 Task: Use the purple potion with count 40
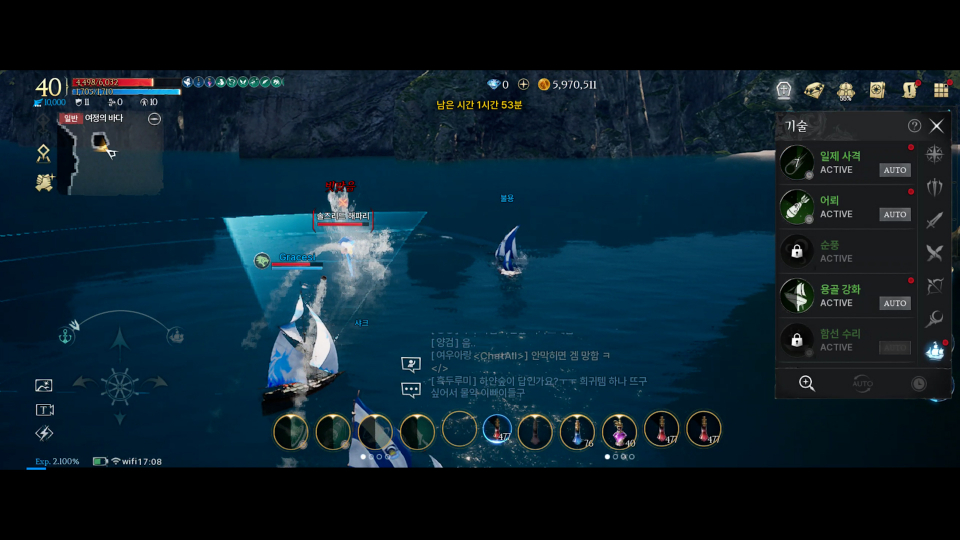[619, 431]
